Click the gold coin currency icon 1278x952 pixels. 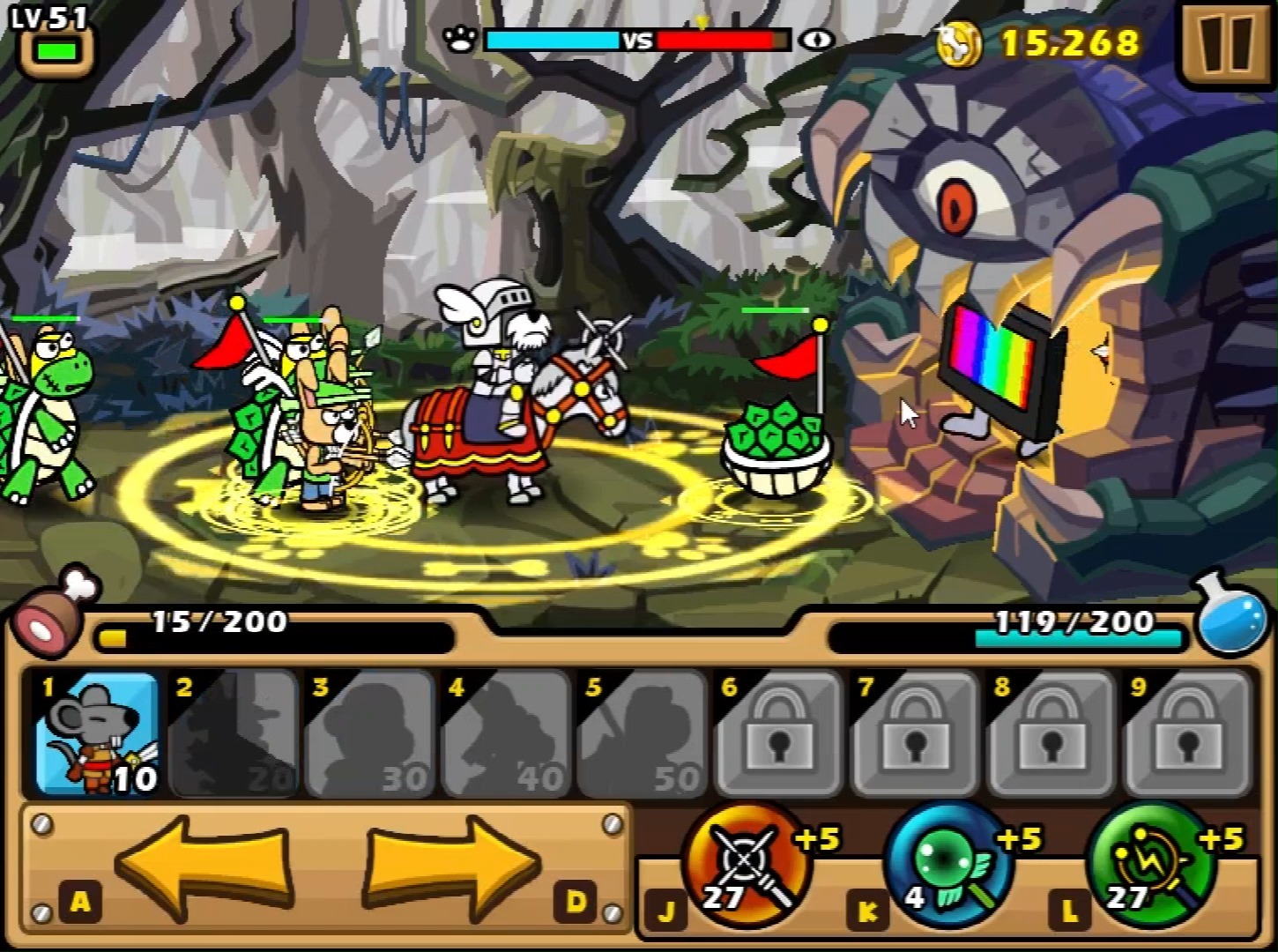[959, 44]
